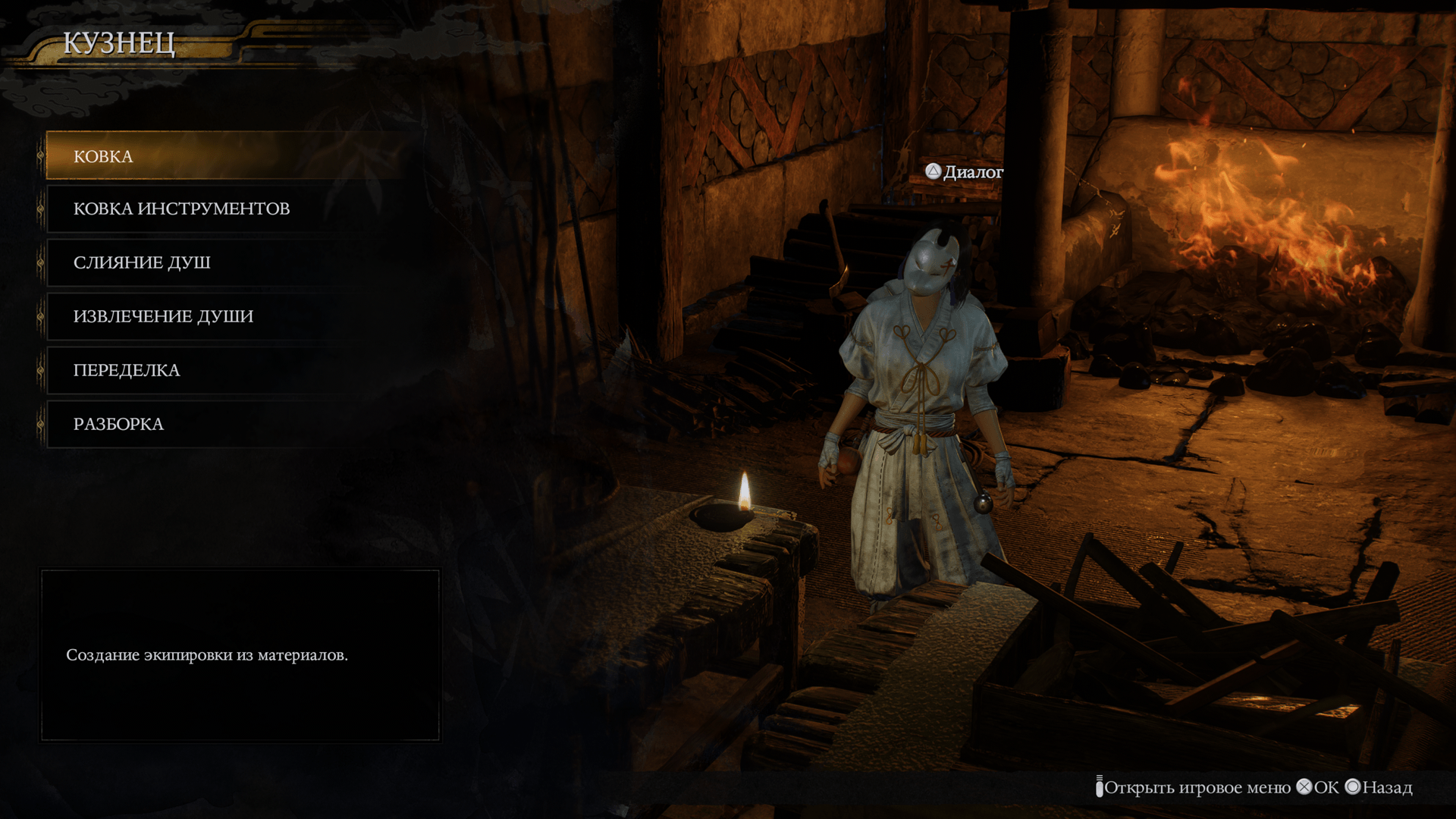
Task: Open КОВКА ИНСТРУМЕНТОВ option
Action: pyautogui.click(x=181, y=209)
